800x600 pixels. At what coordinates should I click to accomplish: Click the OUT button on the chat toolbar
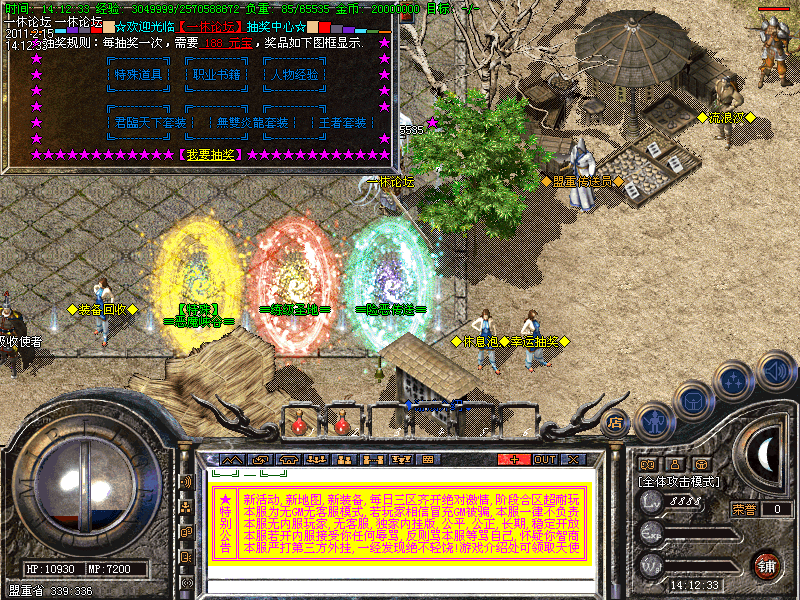pos(544,459)
